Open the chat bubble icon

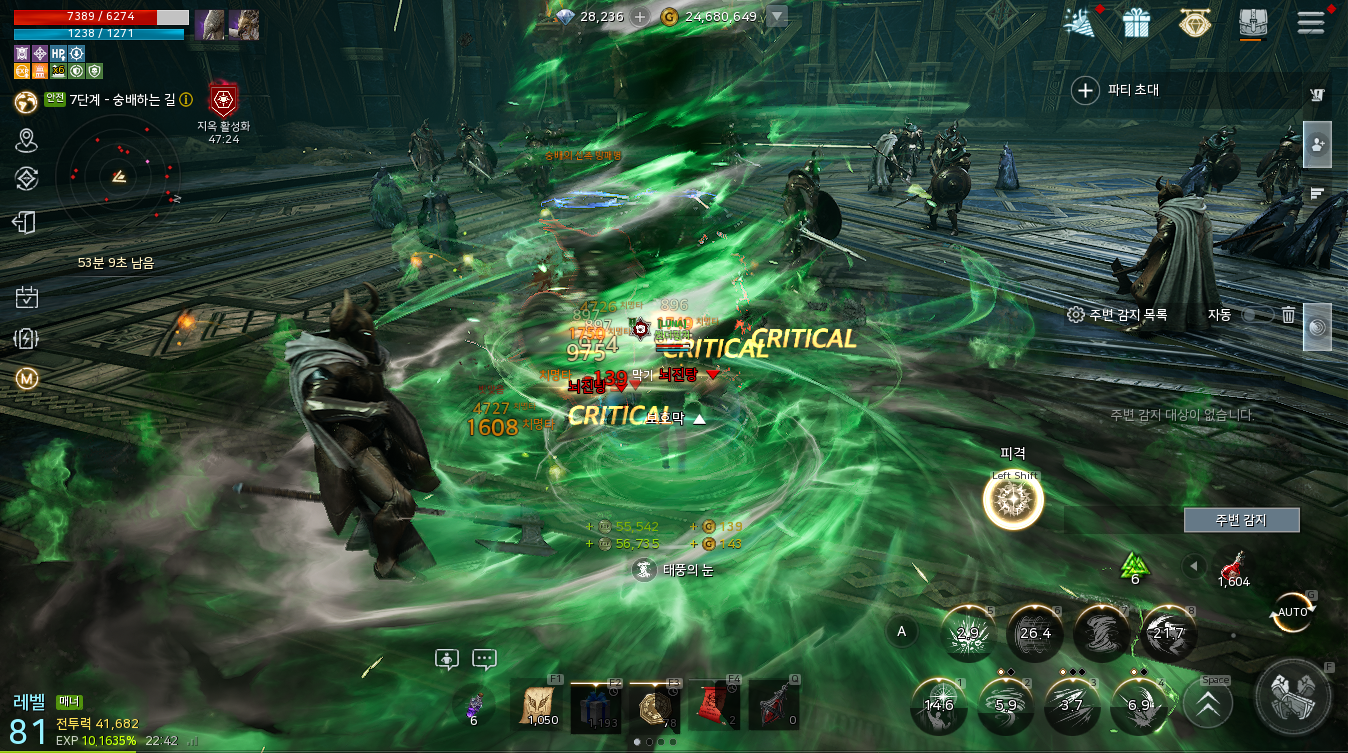click(484, 660)
